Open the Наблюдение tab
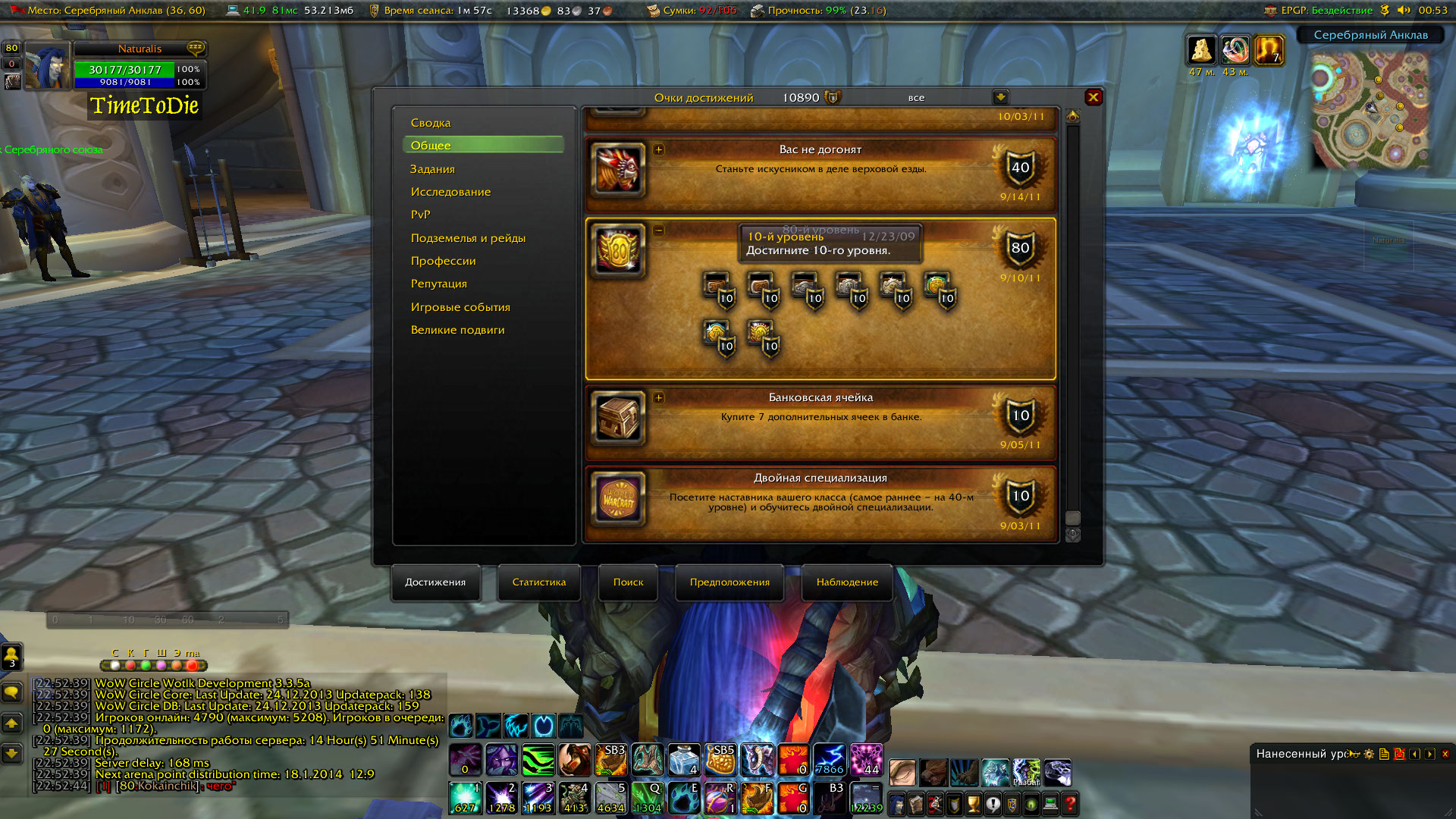The height and width of the screenshot is (819, 1456). coord(847,582)
